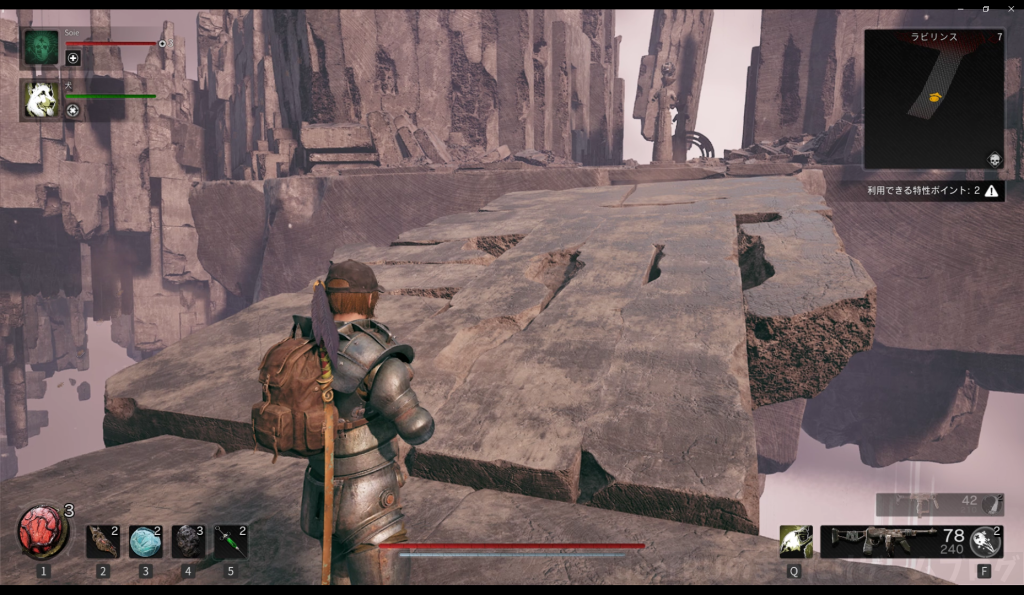
Task: Click the skull icon below the minimap
Action: coord(995,160)
